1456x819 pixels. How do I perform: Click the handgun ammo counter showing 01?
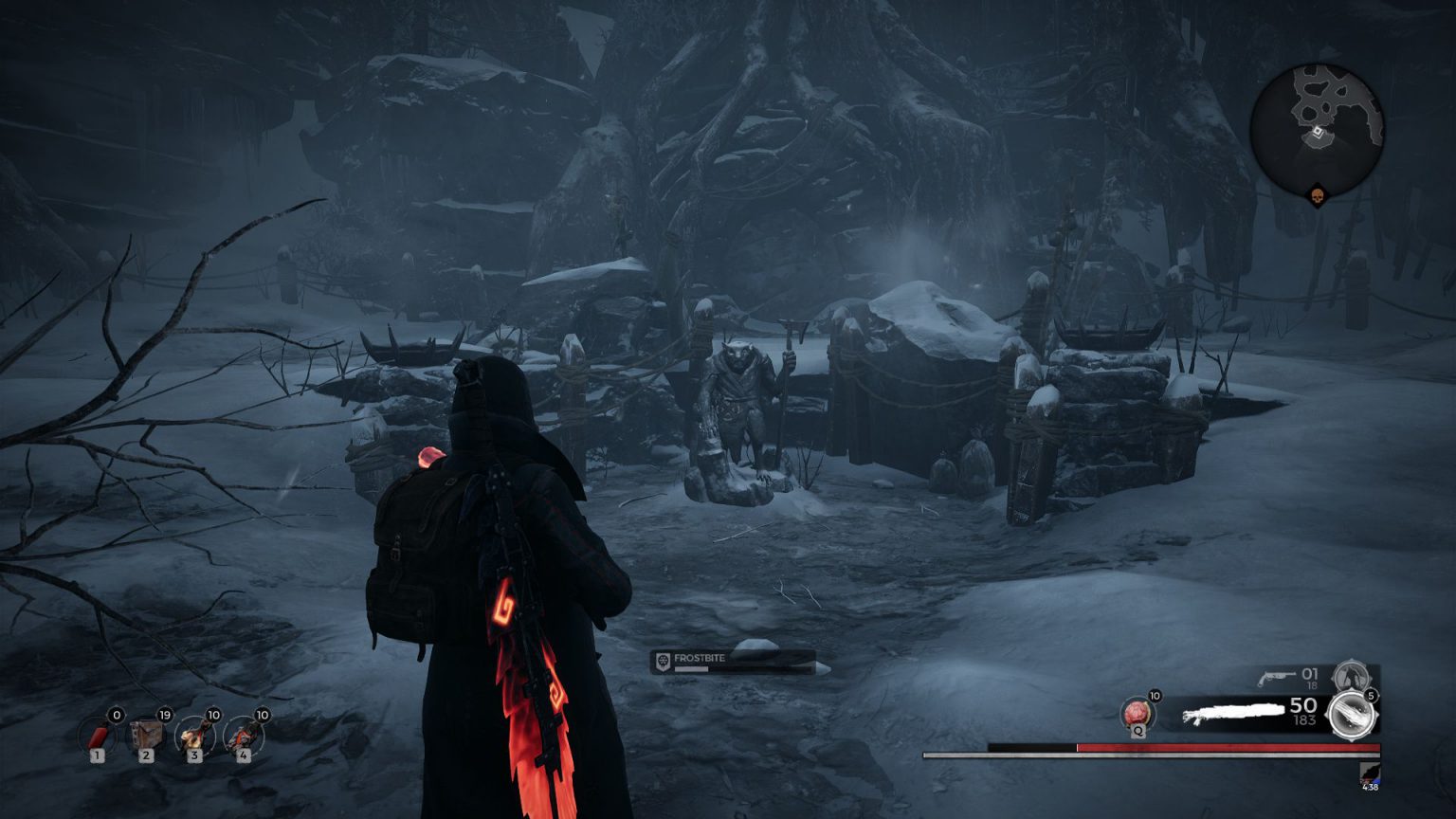(x=1312, y=673)
